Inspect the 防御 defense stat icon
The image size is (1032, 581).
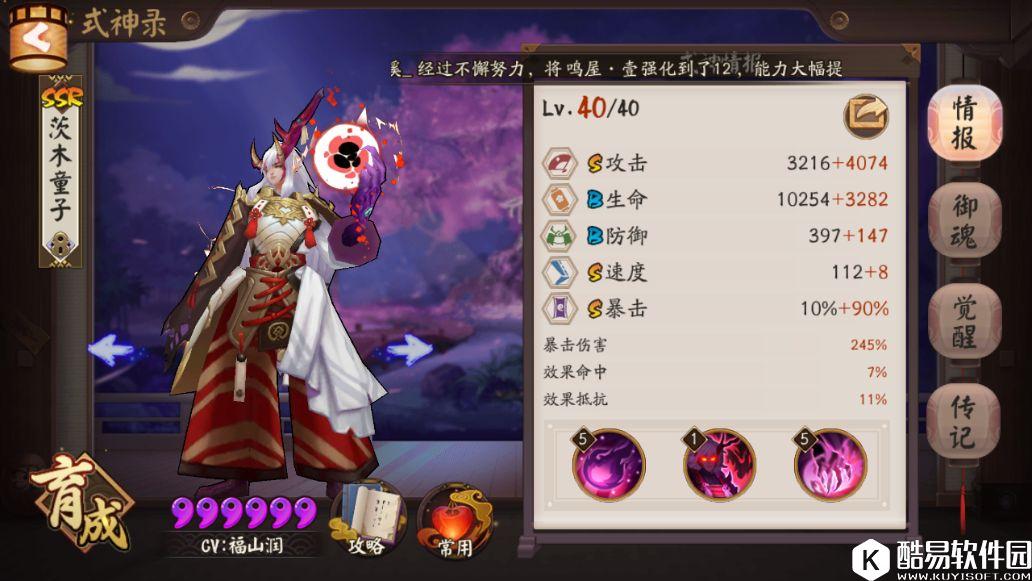pos(558,236)
